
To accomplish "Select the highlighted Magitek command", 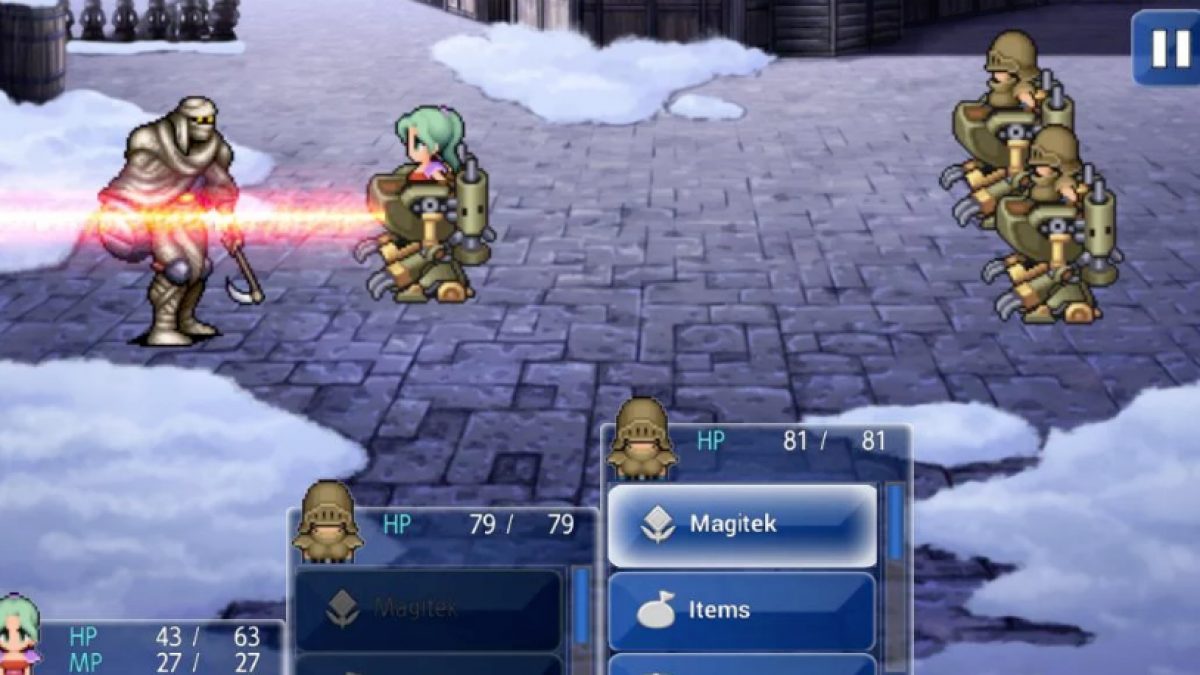I will pos(742,525).
